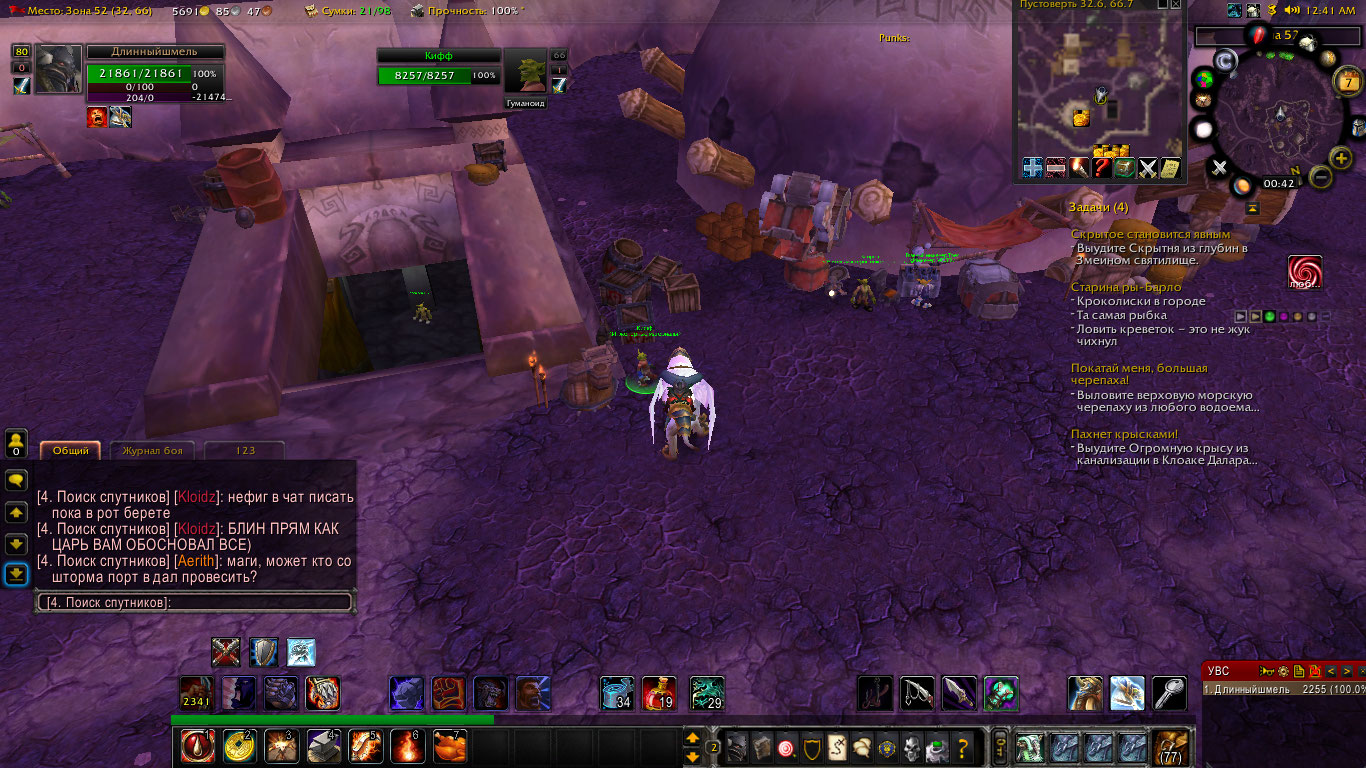Viewport: 1366px width, 768px height.
Task: Click the chat input field for Поиск спутников
Action: pos(195,602)
